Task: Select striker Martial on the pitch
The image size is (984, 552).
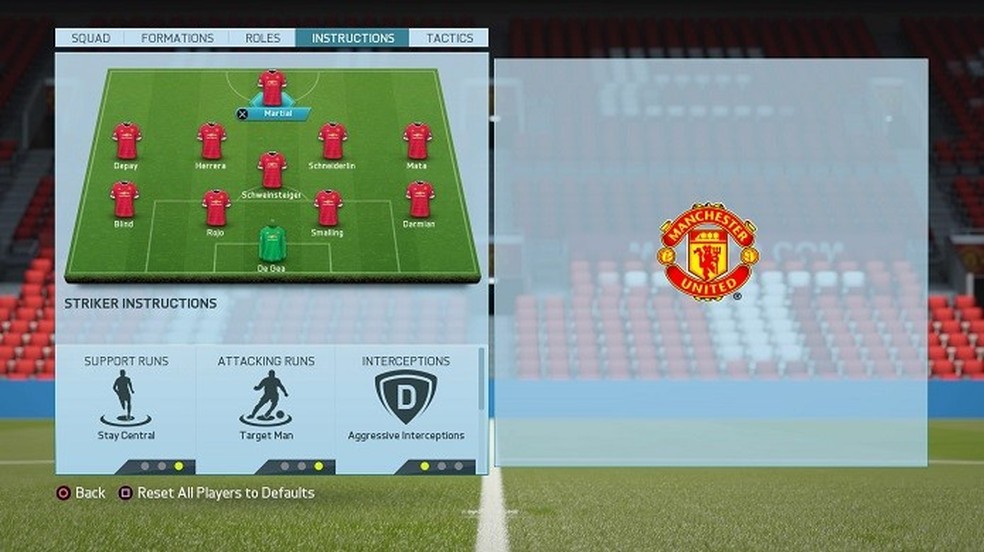Action: tap(272, 88)
